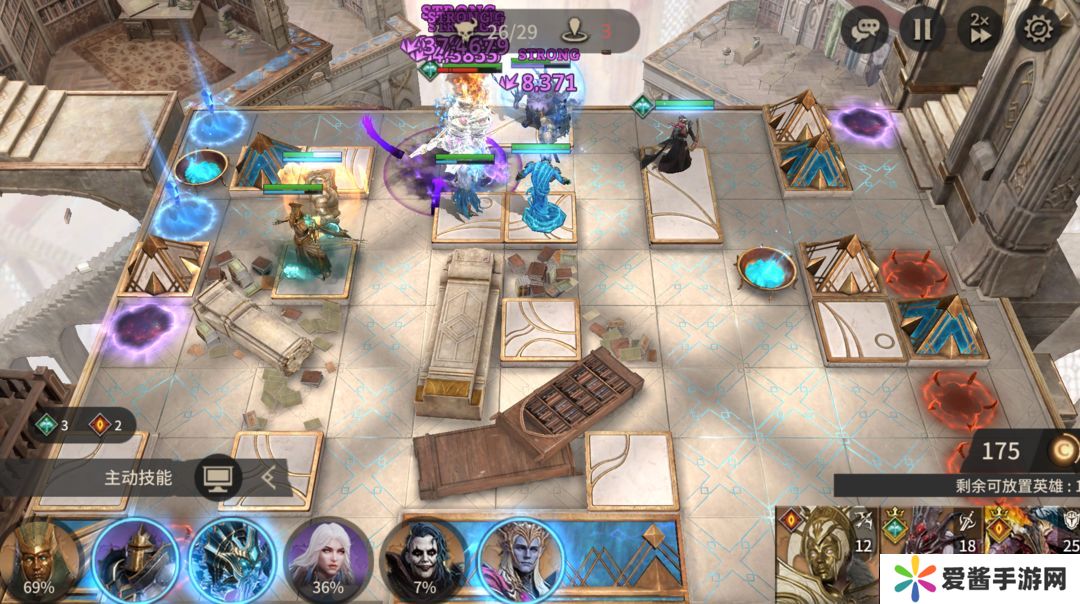This screenshot has width=1080, height=604.
Task: Click the monitor icon beside 主动技能
Action: [x=217, y=478]
